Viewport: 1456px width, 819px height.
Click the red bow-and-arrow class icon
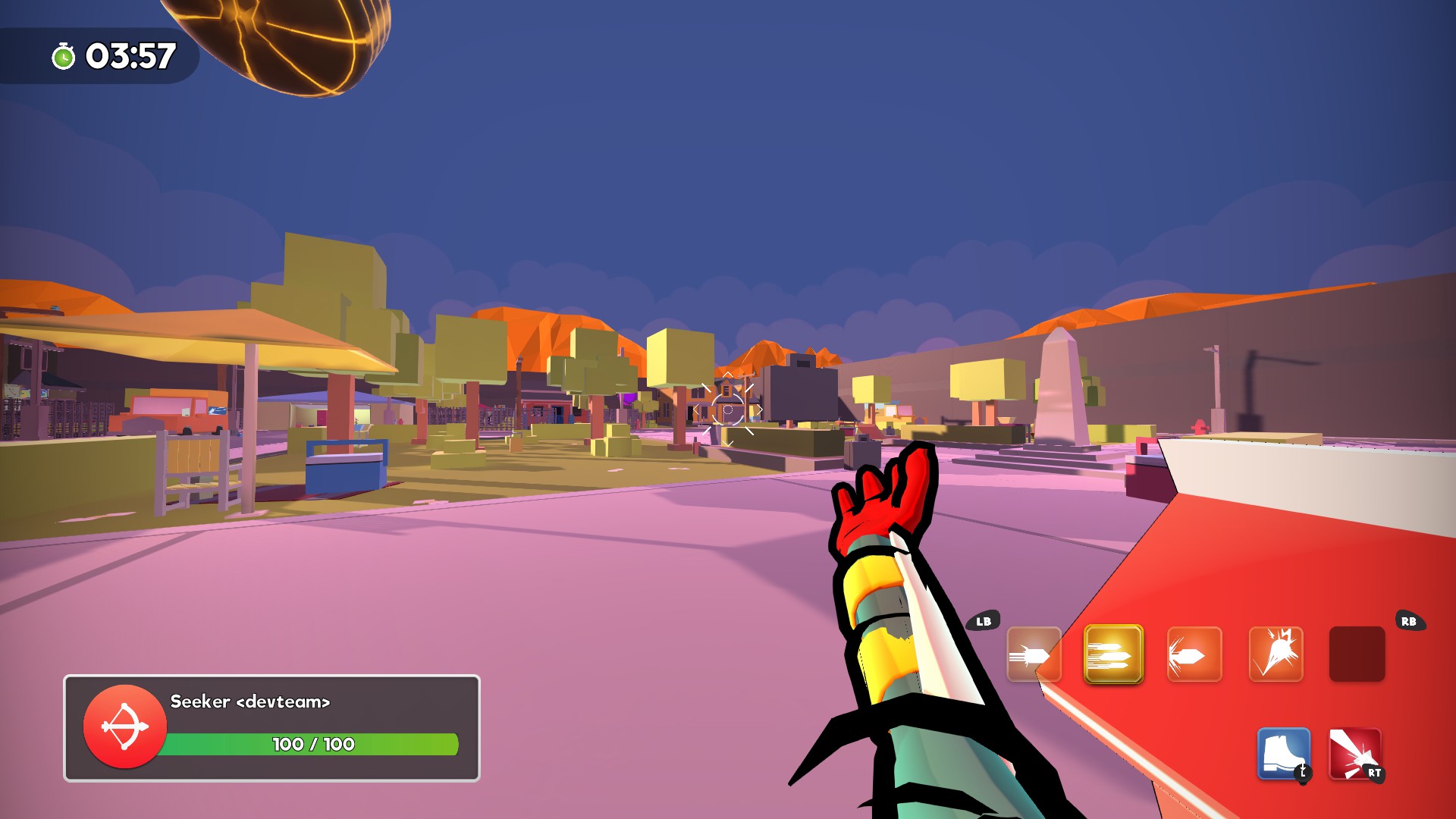[125, 726]
